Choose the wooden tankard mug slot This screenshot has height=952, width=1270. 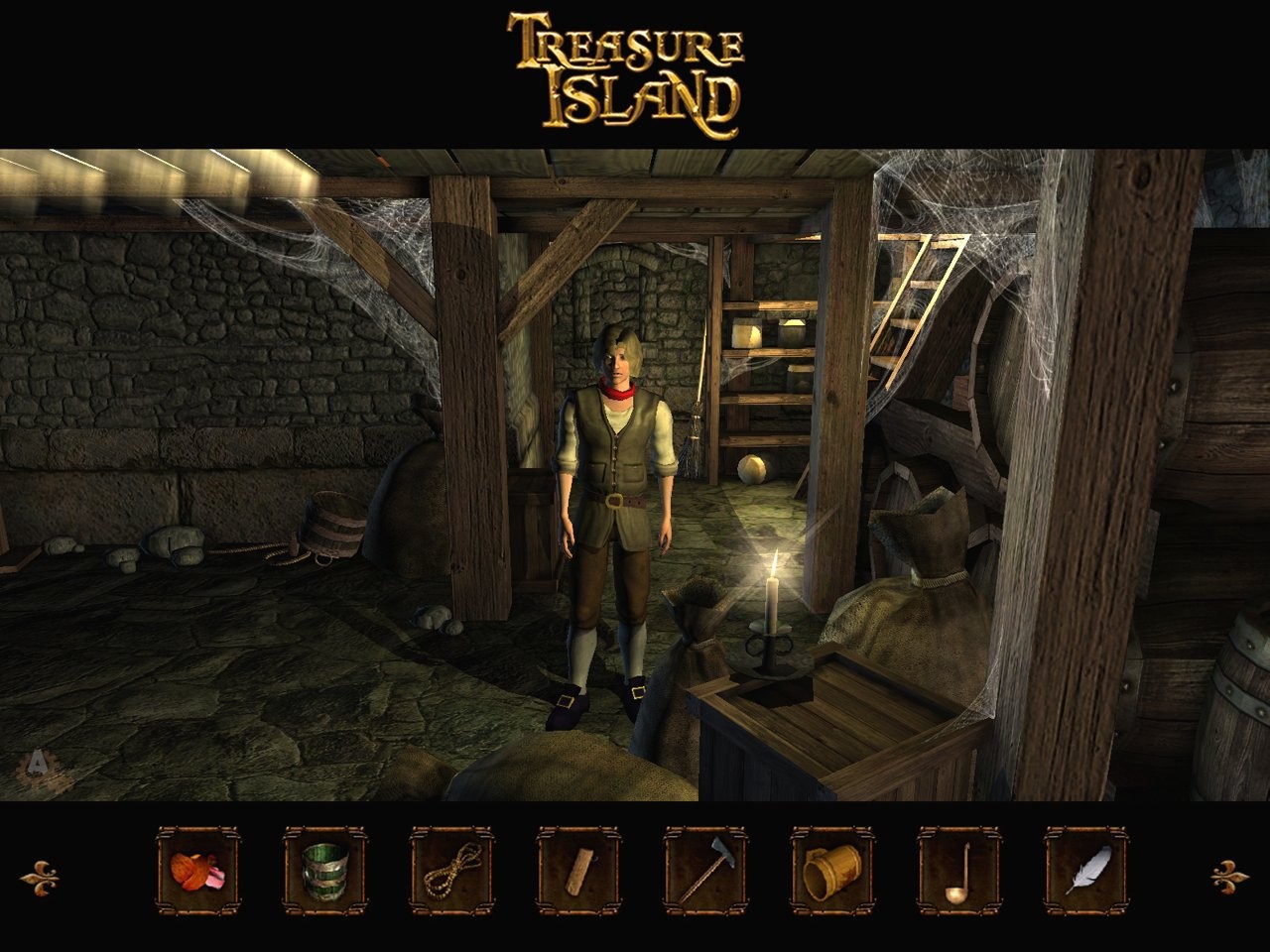click(x=832, y=871)
